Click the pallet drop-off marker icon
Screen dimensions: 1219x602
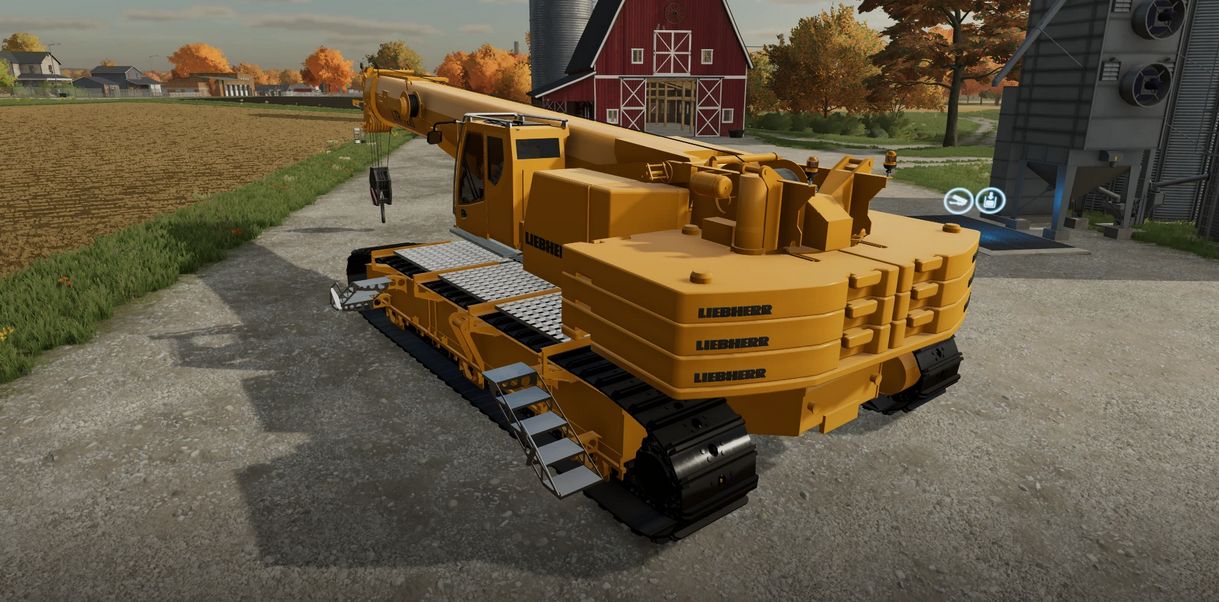[990, 201]
